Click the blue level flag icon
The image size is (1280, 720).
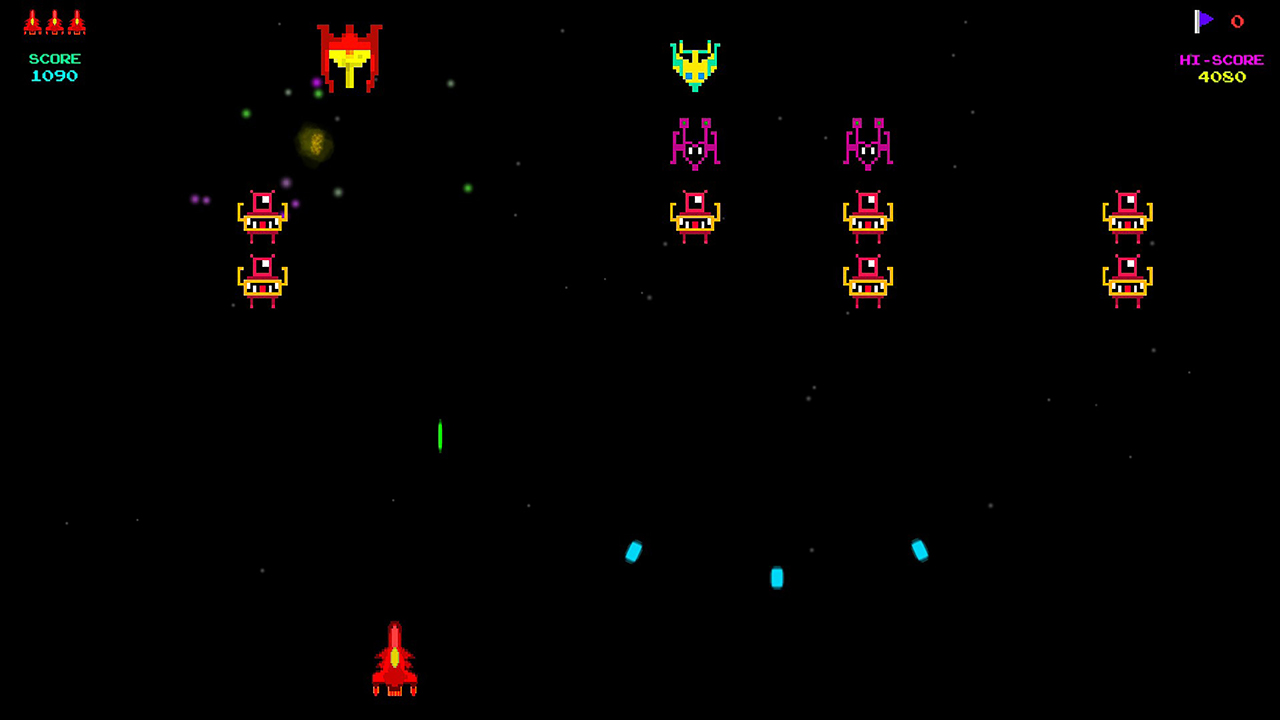pos(1204,21)
